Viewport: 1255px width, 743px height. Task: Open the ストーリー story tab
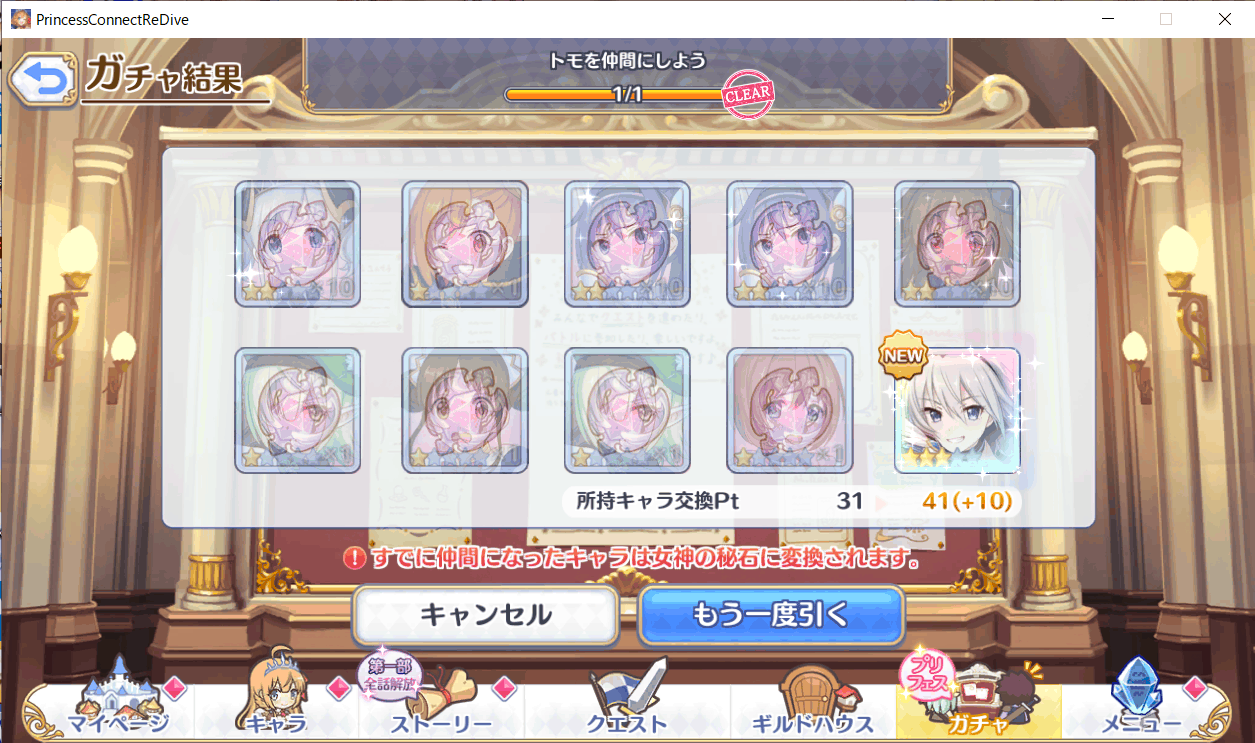pos(440,705)
